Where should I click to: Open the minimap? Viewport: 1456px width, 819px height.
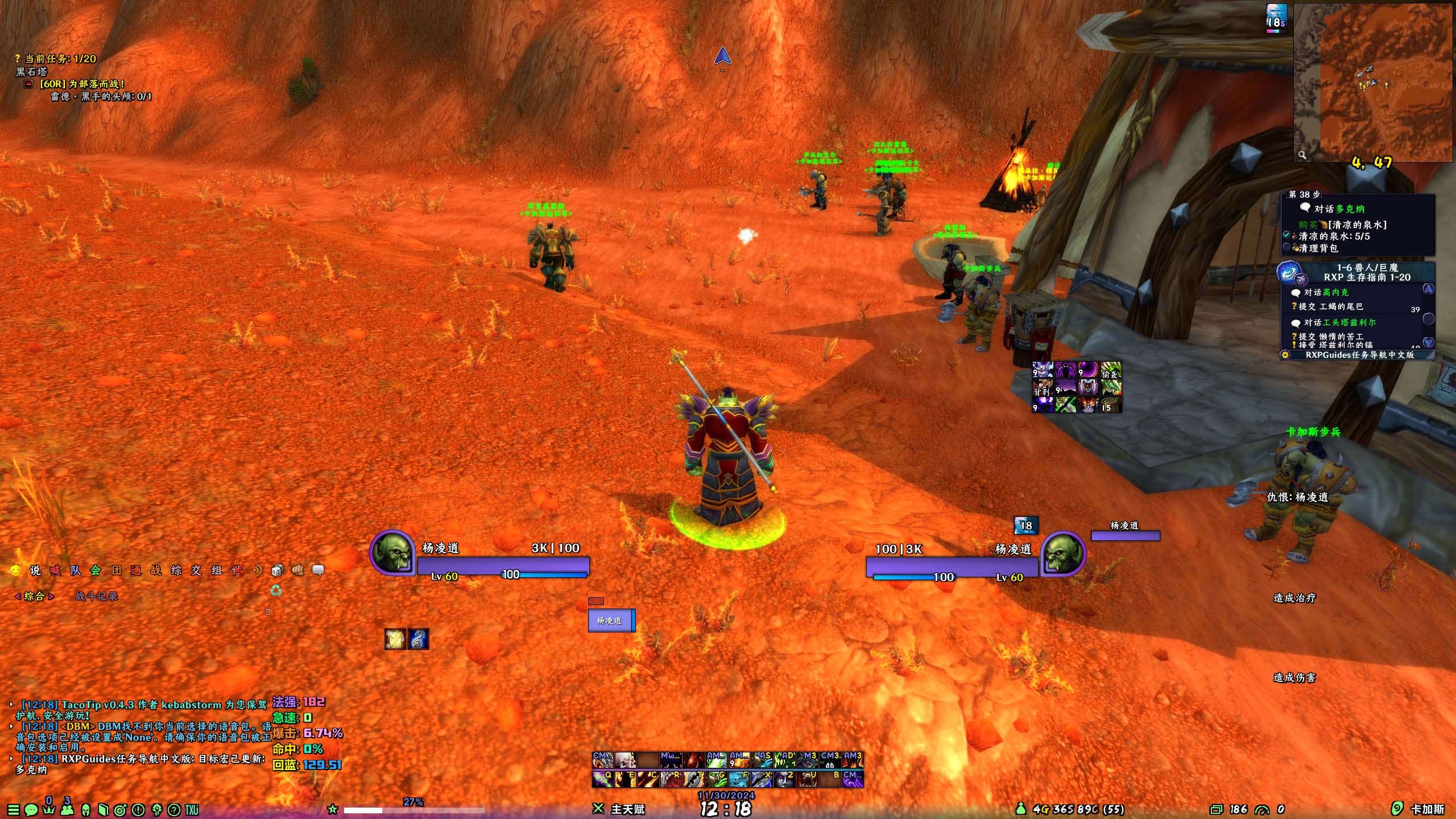(1372, 82)
